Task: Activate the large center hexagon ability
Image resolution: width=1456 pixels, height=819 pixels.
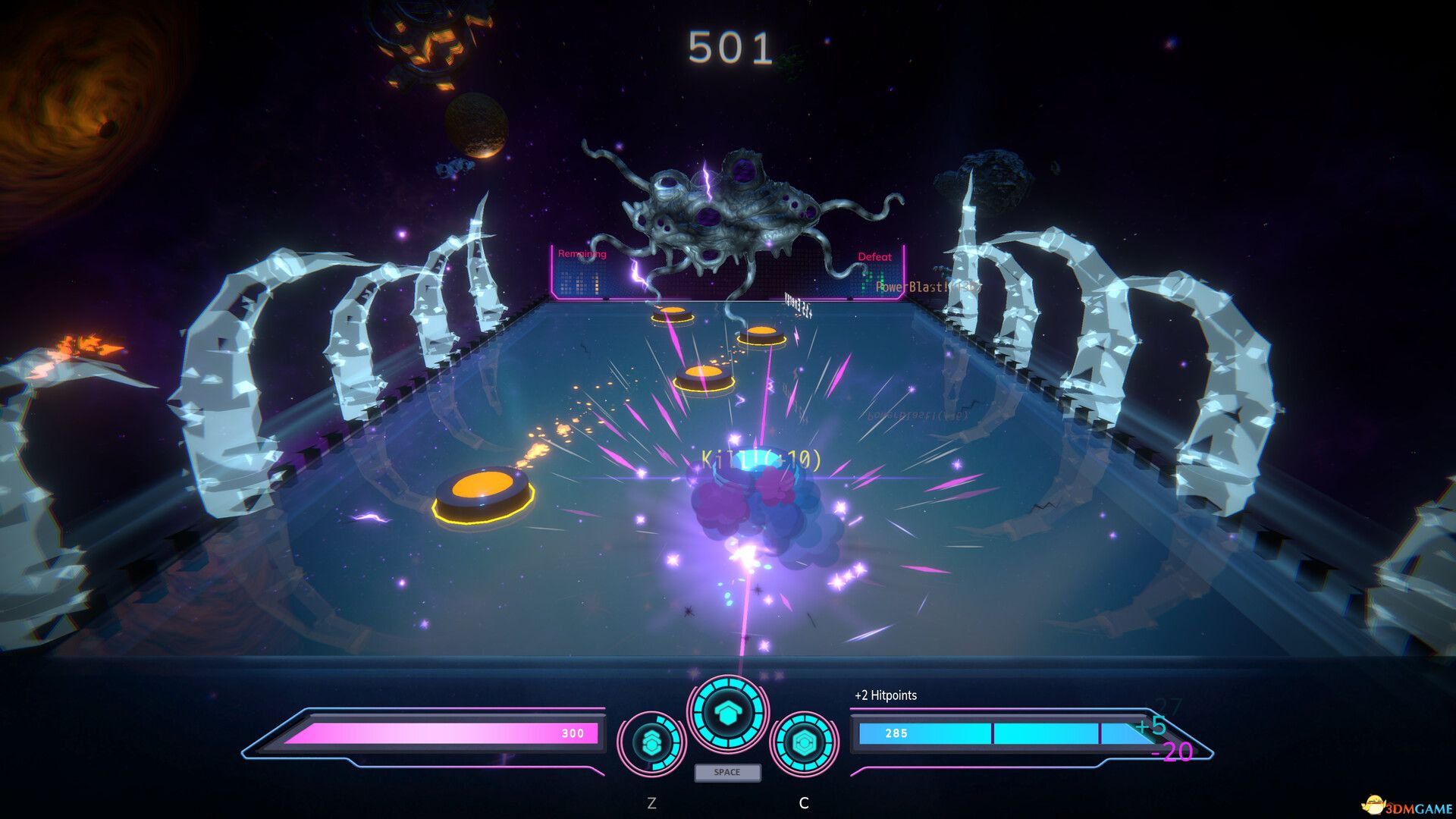Action: coord(727,713)
